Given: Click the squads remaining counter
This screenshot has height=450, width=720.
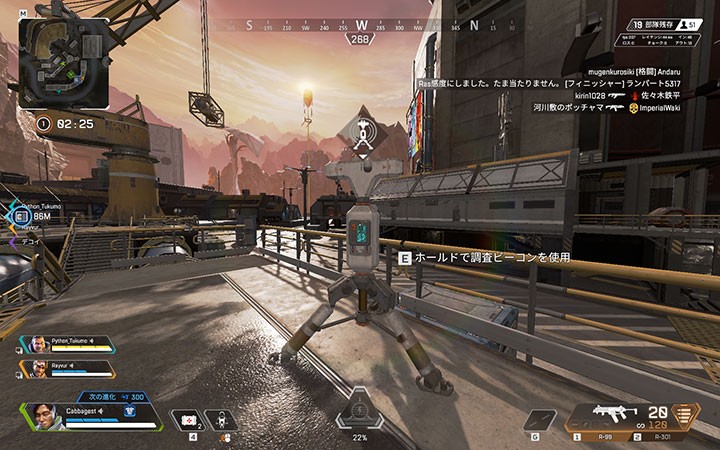Looking at the screenshot, I should pyautogui.click(x=651, y=24).
